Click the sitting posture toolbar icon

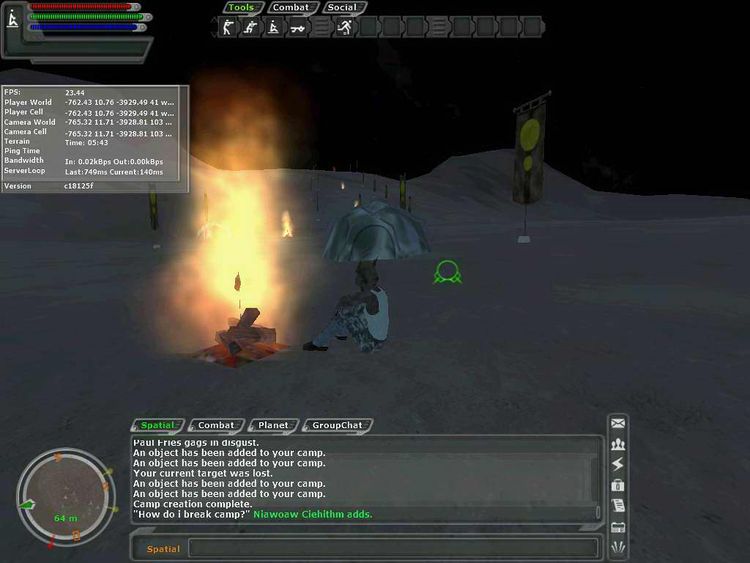coord(272,28)
